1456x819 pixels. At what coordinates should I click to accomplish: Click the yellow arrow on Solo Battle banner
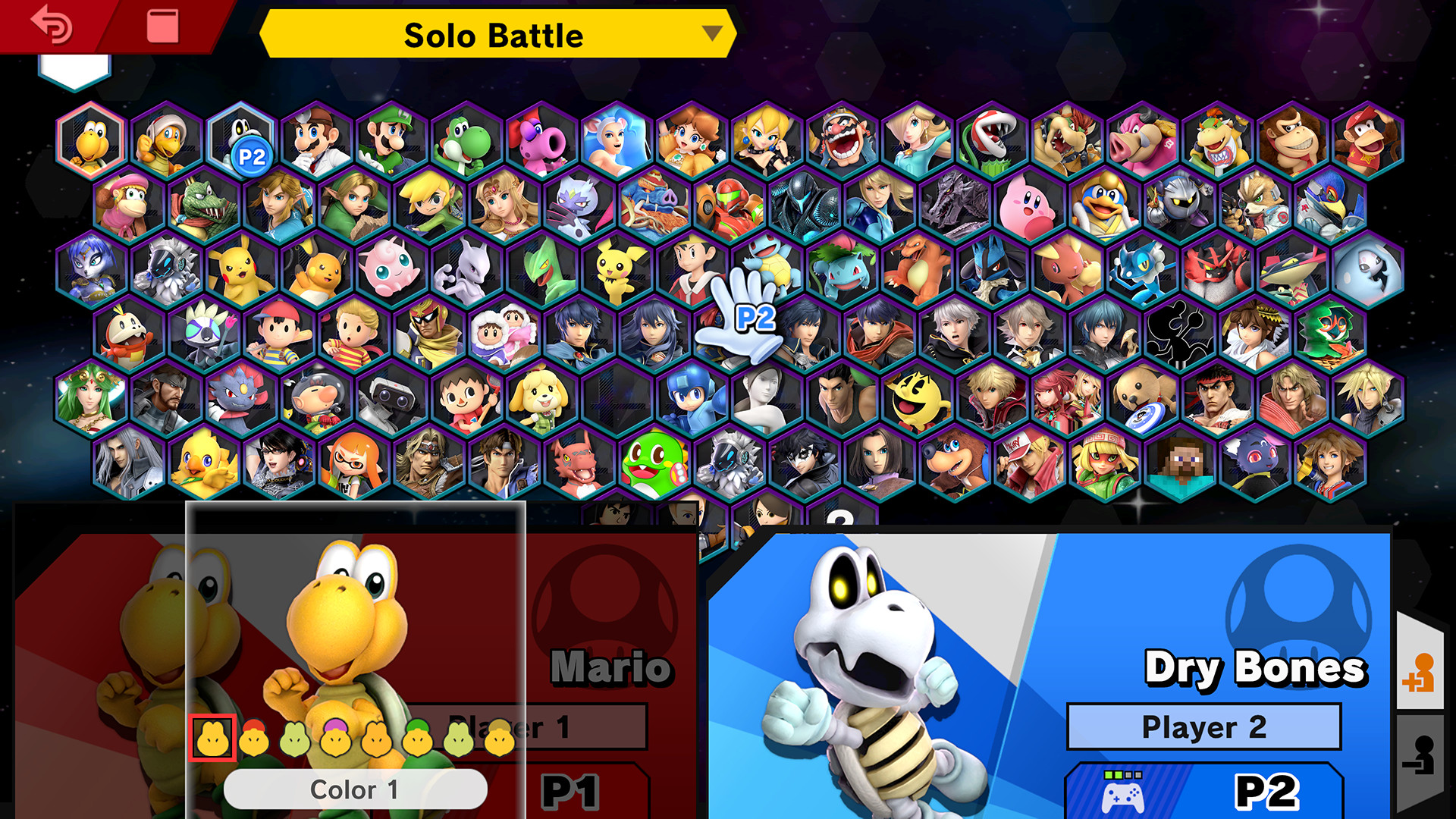point(710,34)
